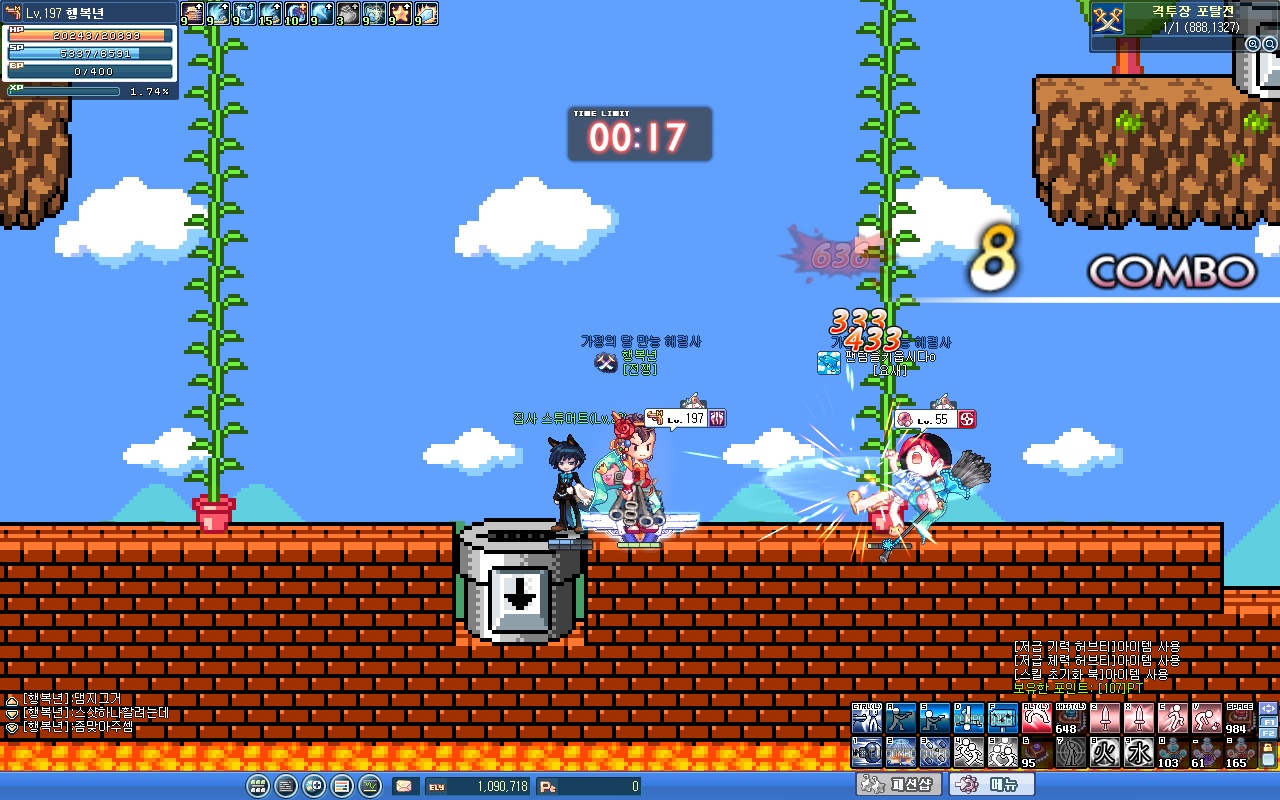The width and height of the screenshot is (1280, 800).
Task: Switch hotbar to the F1 page
Action: (1269, 721)
